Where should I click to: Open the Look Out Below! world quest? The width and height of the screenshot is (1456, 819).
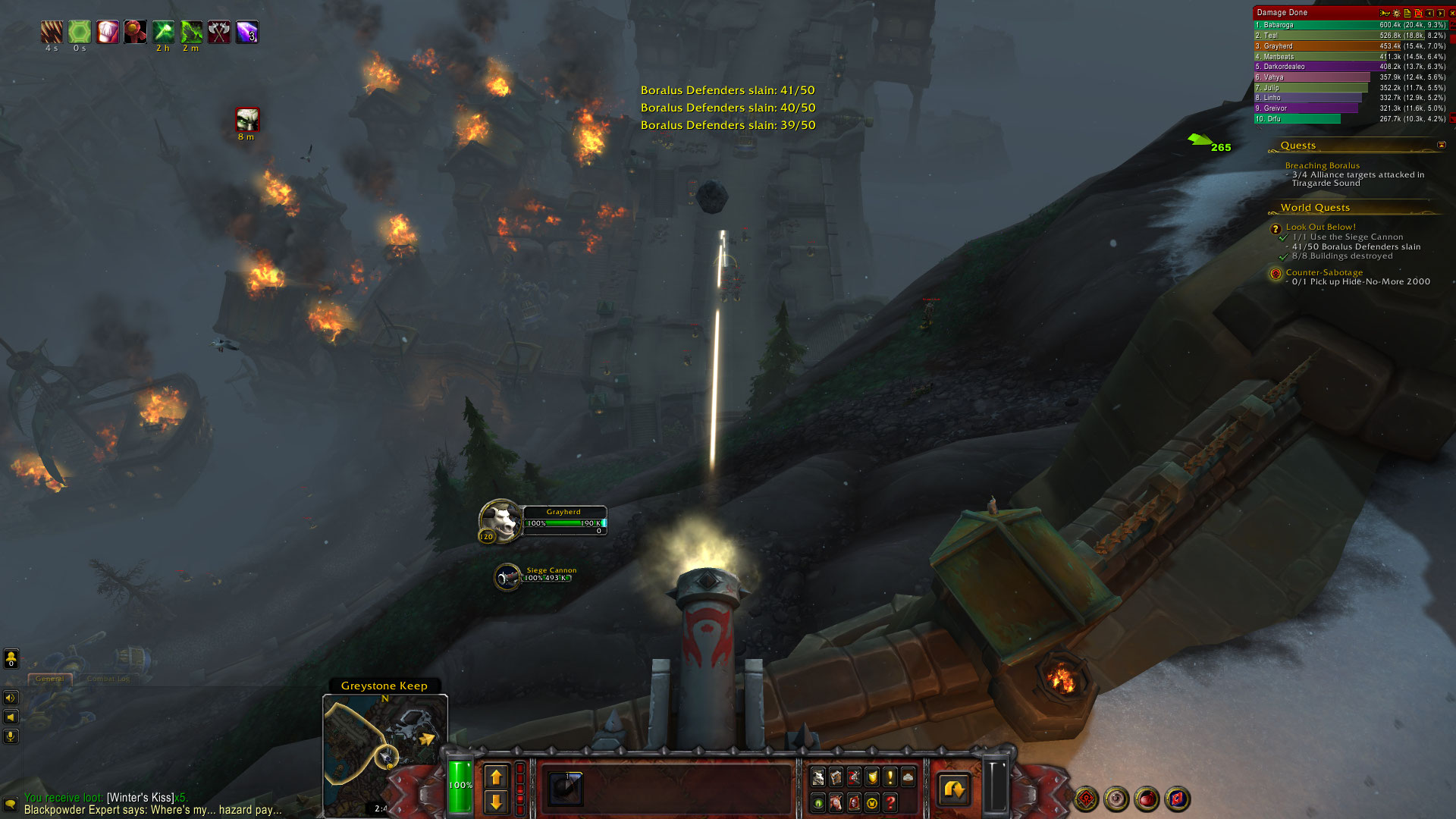[1320, 227]
